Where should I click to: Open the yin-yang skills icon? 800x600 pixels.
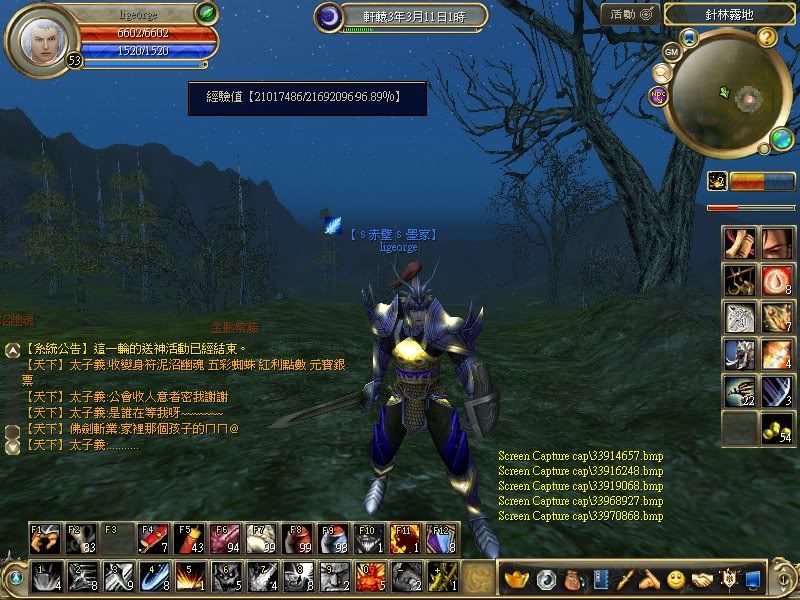(546, 578)
